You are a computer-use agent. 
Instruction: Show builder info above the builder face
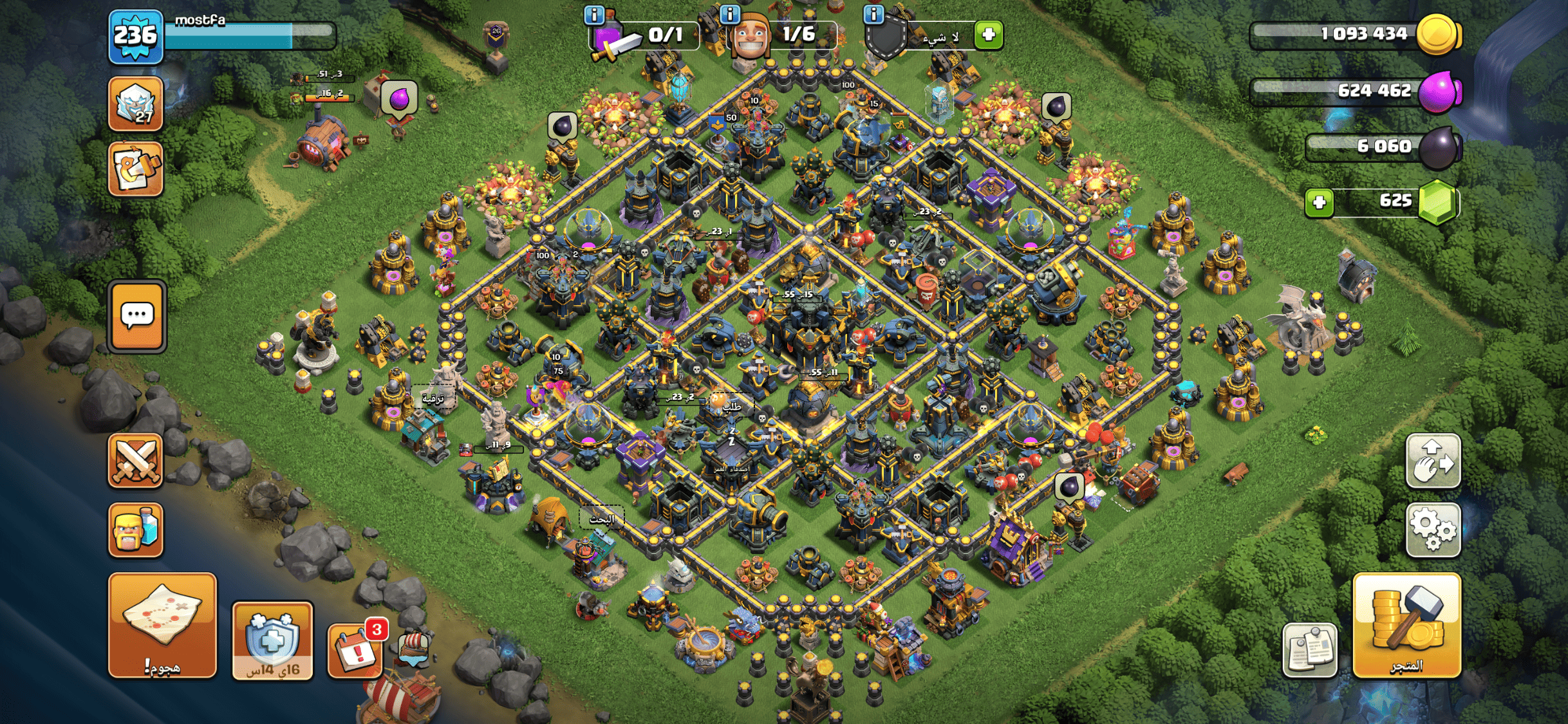(729, 14)
